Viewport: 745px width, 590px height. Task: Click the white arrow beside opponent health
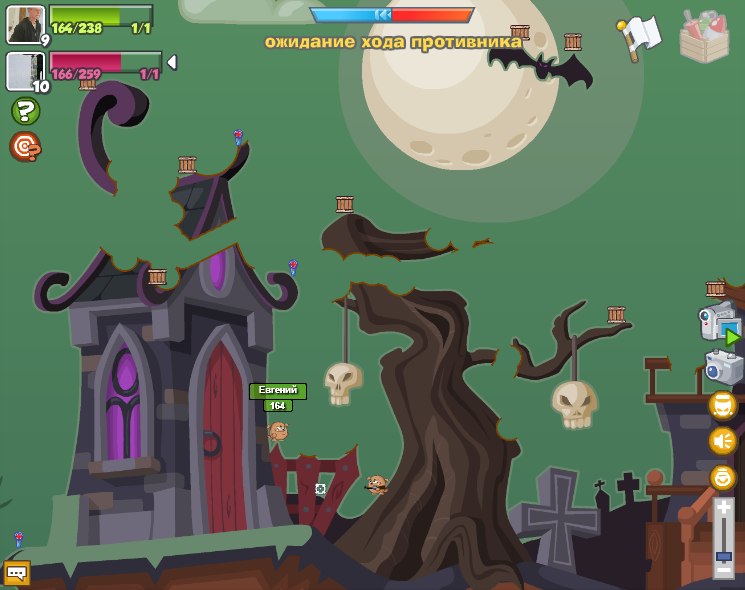tap(171, 63)
